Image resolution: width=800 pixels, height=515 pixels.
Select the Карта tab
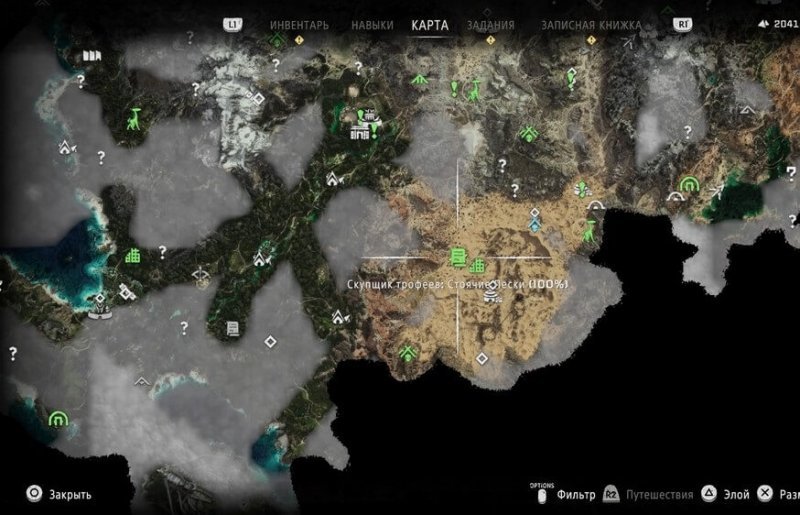click(430, 25)
